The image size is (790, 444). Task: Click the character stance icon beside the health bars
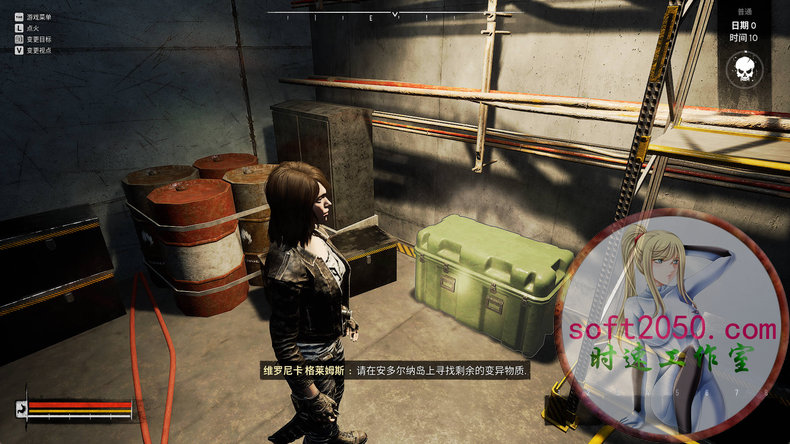(20, 408)
